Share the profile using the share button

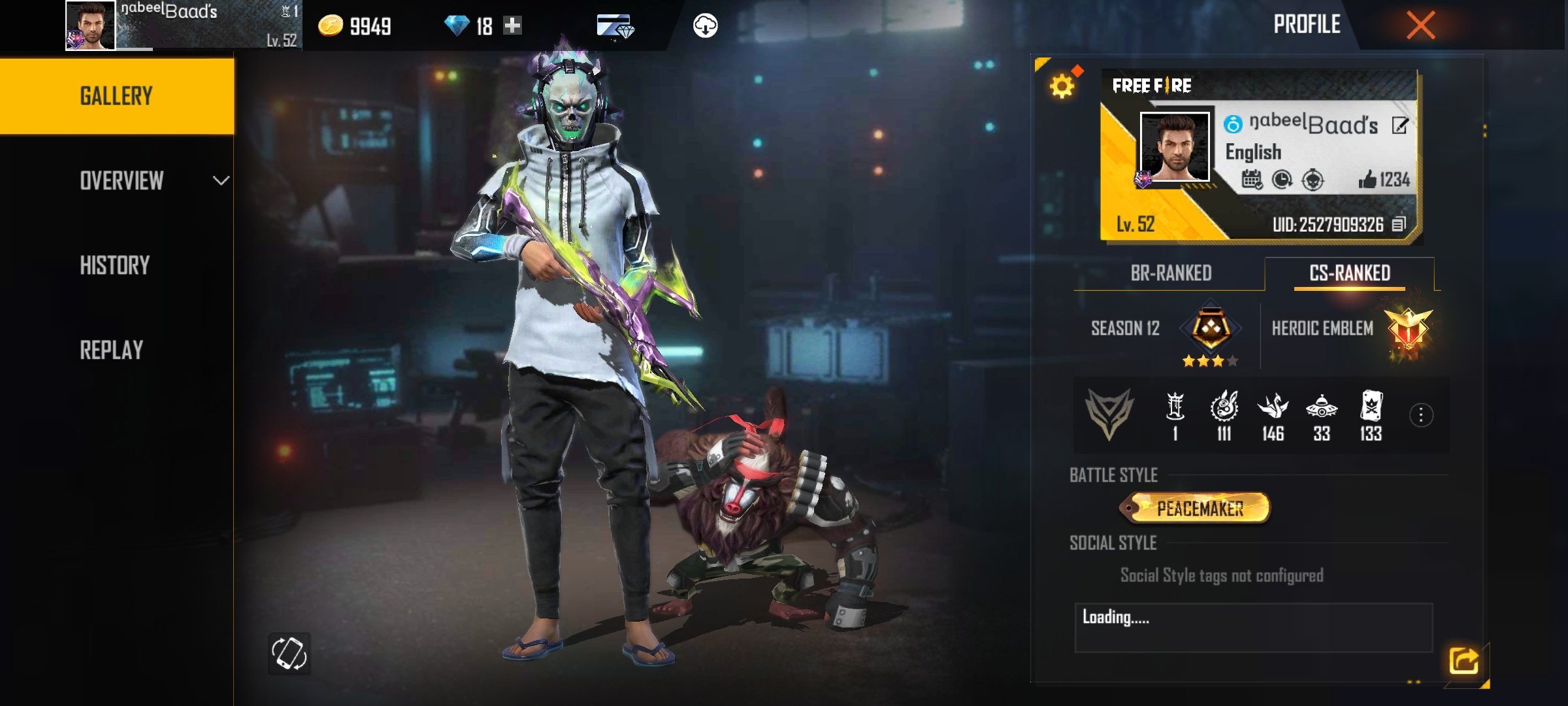[1463, 661]
